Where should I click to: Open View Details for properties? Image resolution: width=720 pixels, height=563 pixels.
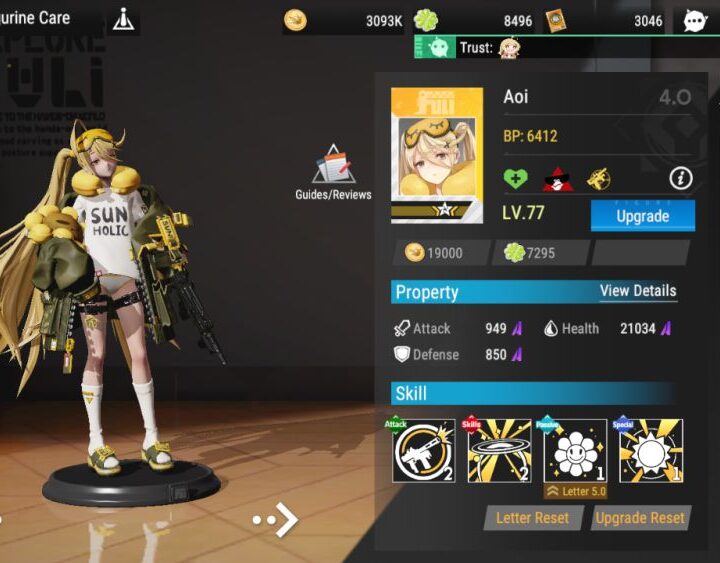638,291
